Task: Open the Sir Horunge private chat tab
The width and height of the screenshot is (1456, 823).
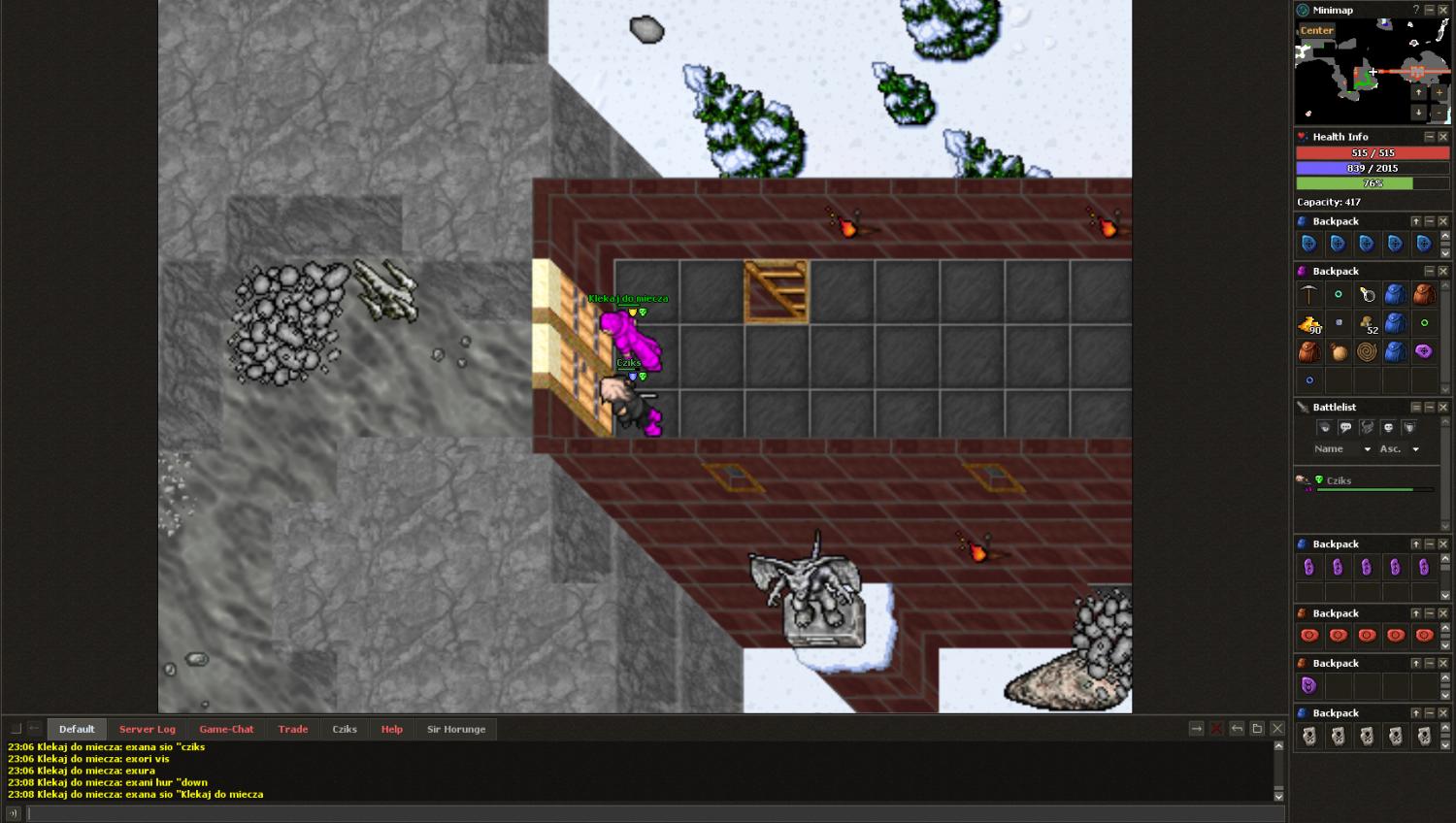Action: pyautogui.click(x=456, y=729)
